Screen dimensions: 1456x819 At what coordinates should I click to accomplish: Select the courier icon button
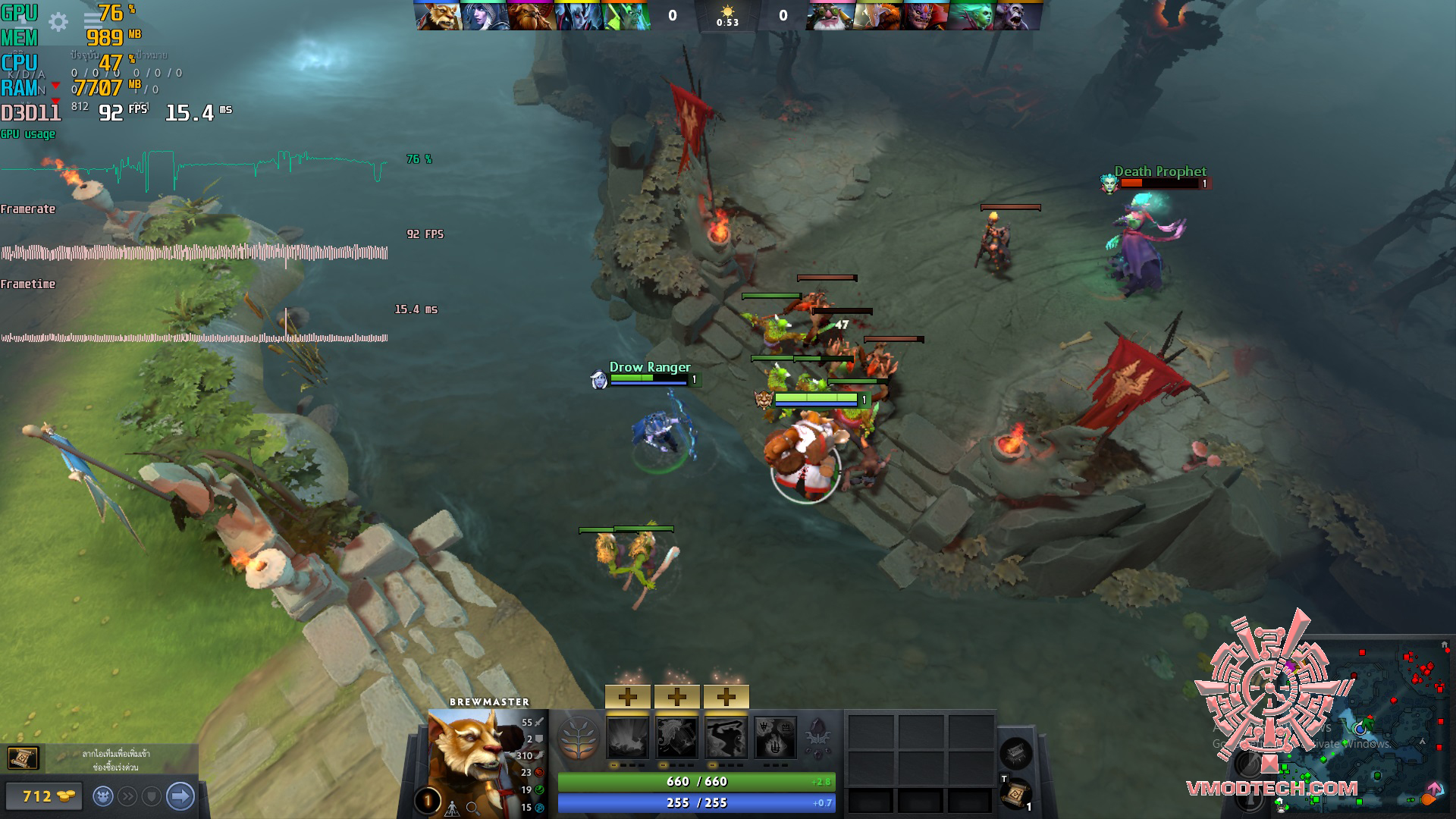pos(103,796)
